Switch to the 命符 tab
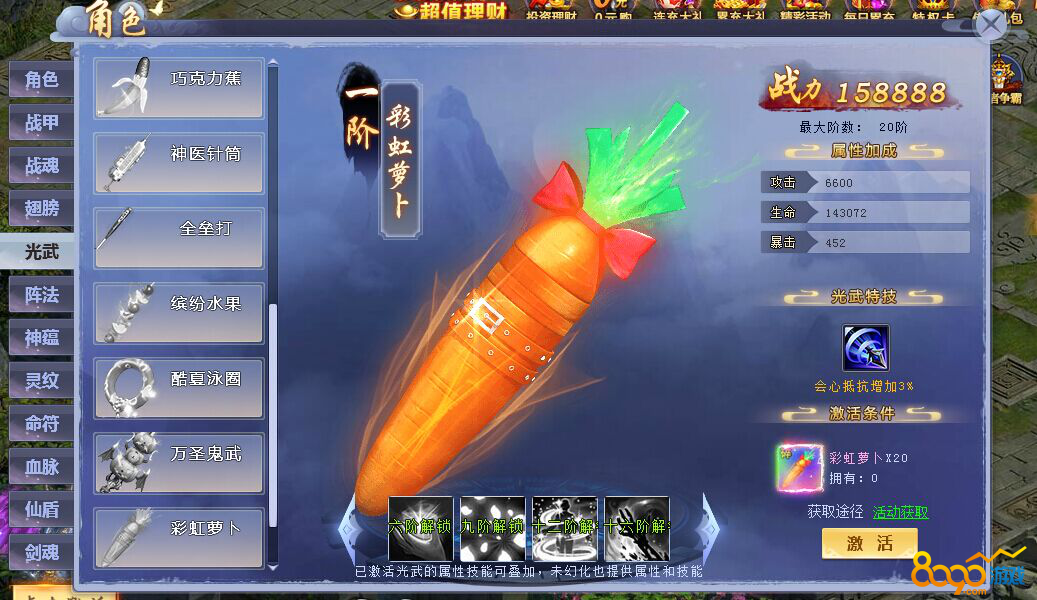 (x=41, y=424)
